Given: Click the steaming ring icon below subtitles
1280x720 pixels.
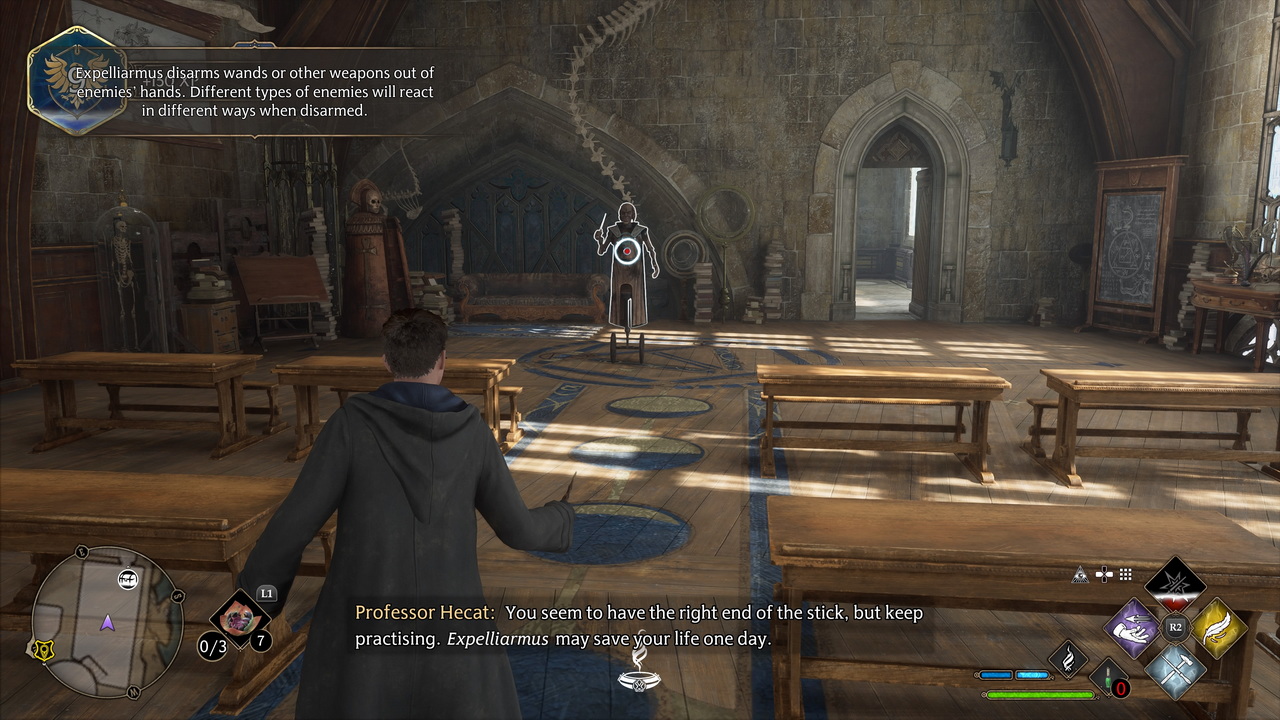Looking at the screenshot, I should pyautogui.click(x=638, y=670).
